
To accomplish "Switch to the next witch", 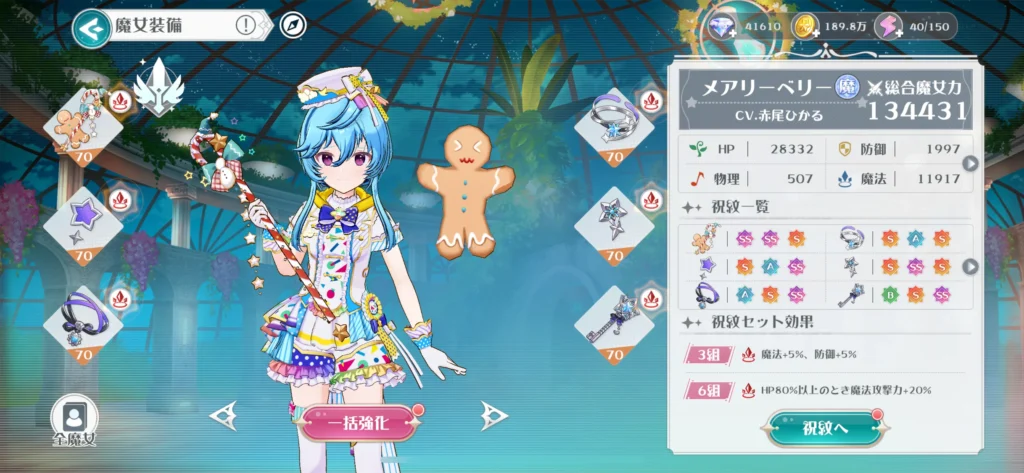I will (489, 415).
